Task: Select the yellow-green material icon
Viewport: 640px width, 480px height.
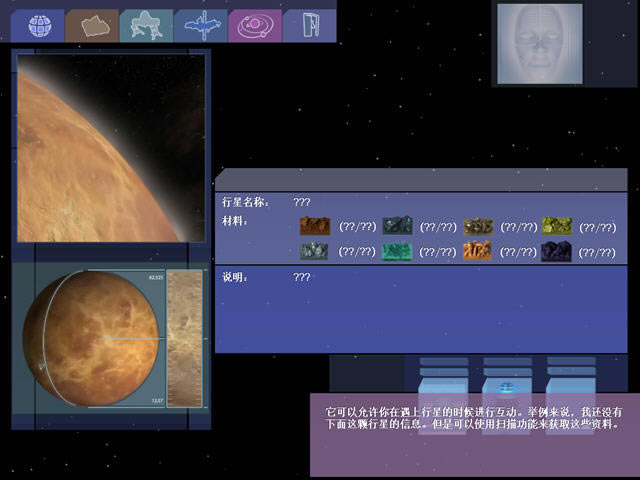Action: pos(557,226)
